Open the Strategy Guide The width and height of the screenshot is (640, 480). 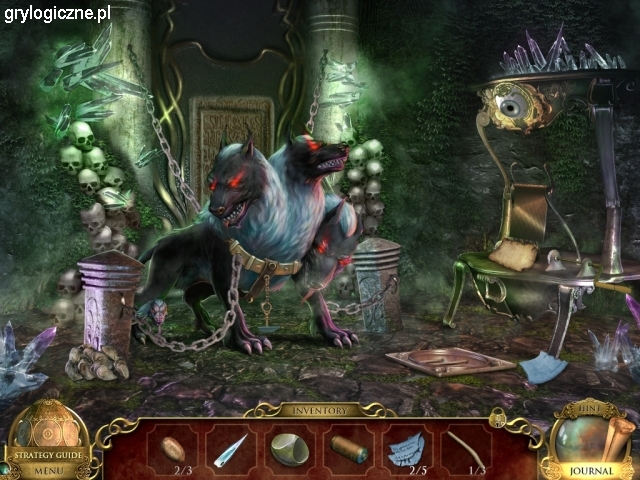tap(46, 453)
